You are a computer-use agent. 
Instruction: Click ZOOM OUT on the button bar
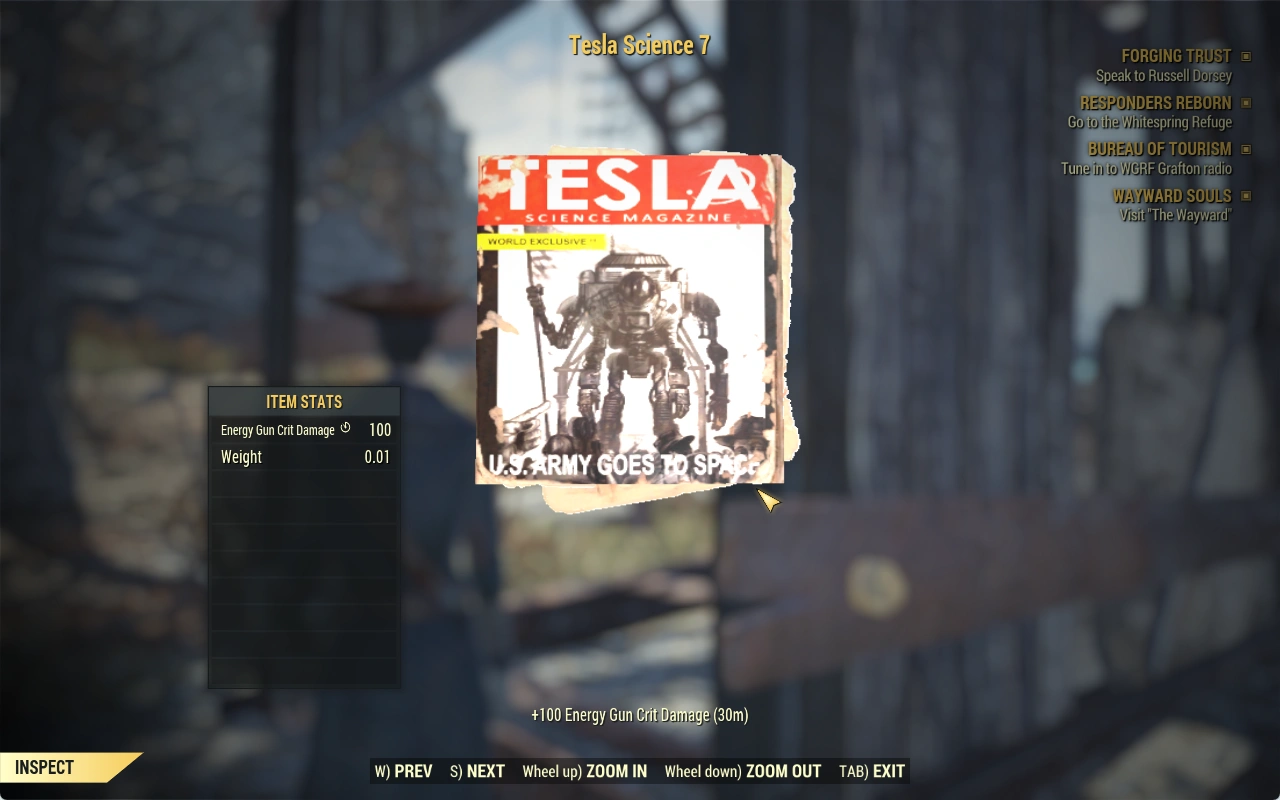pyautogui.click(x=742, y=771)
